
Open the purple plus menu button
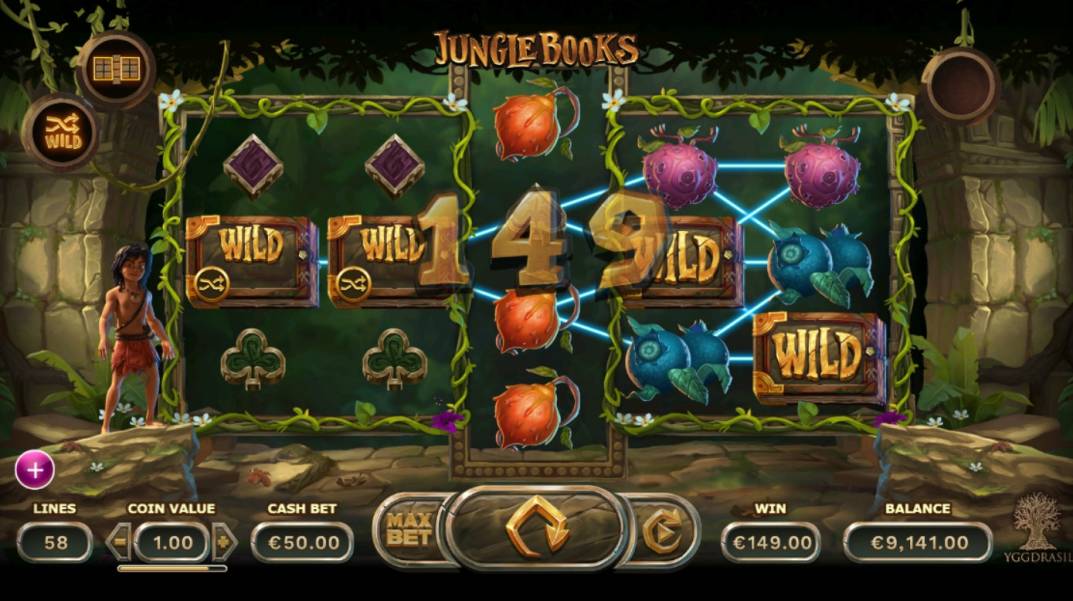35,469
